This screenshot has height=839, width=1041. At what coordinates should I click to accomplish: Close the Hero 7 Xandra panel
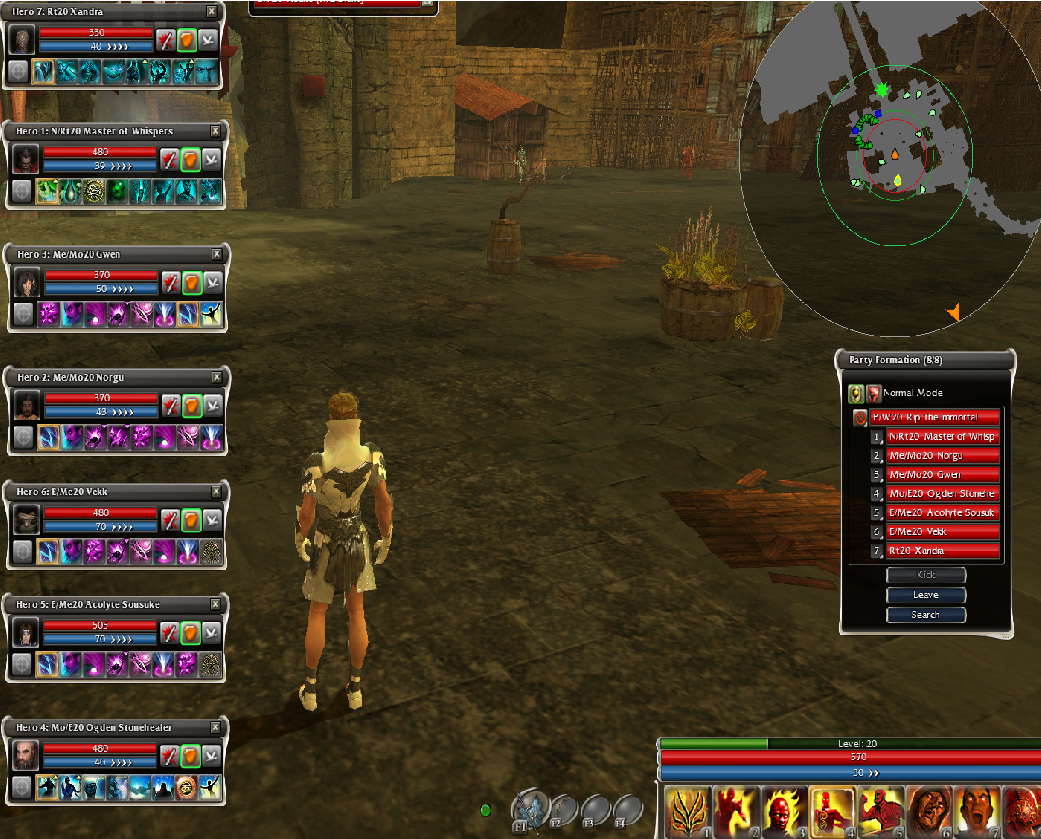(211, 11)
